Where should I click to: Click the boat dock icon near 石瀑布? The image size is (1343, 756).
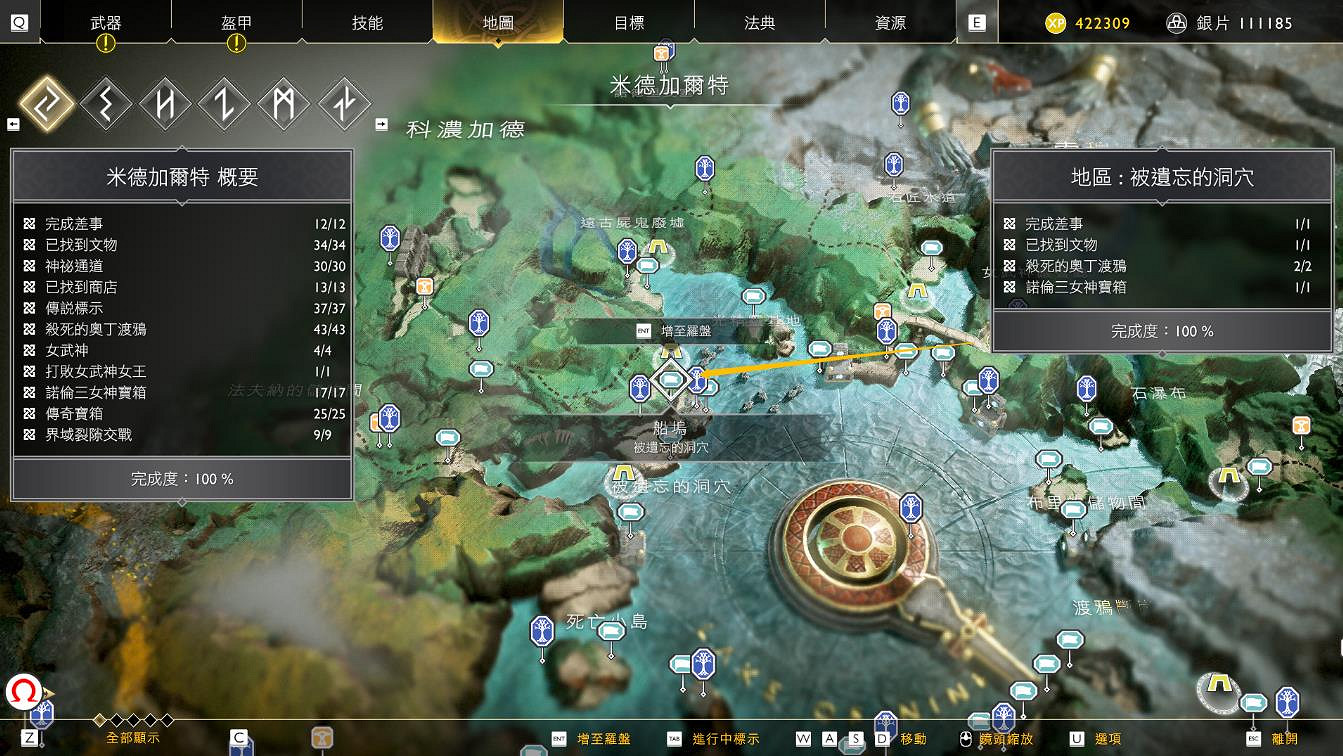[1103, 425]
